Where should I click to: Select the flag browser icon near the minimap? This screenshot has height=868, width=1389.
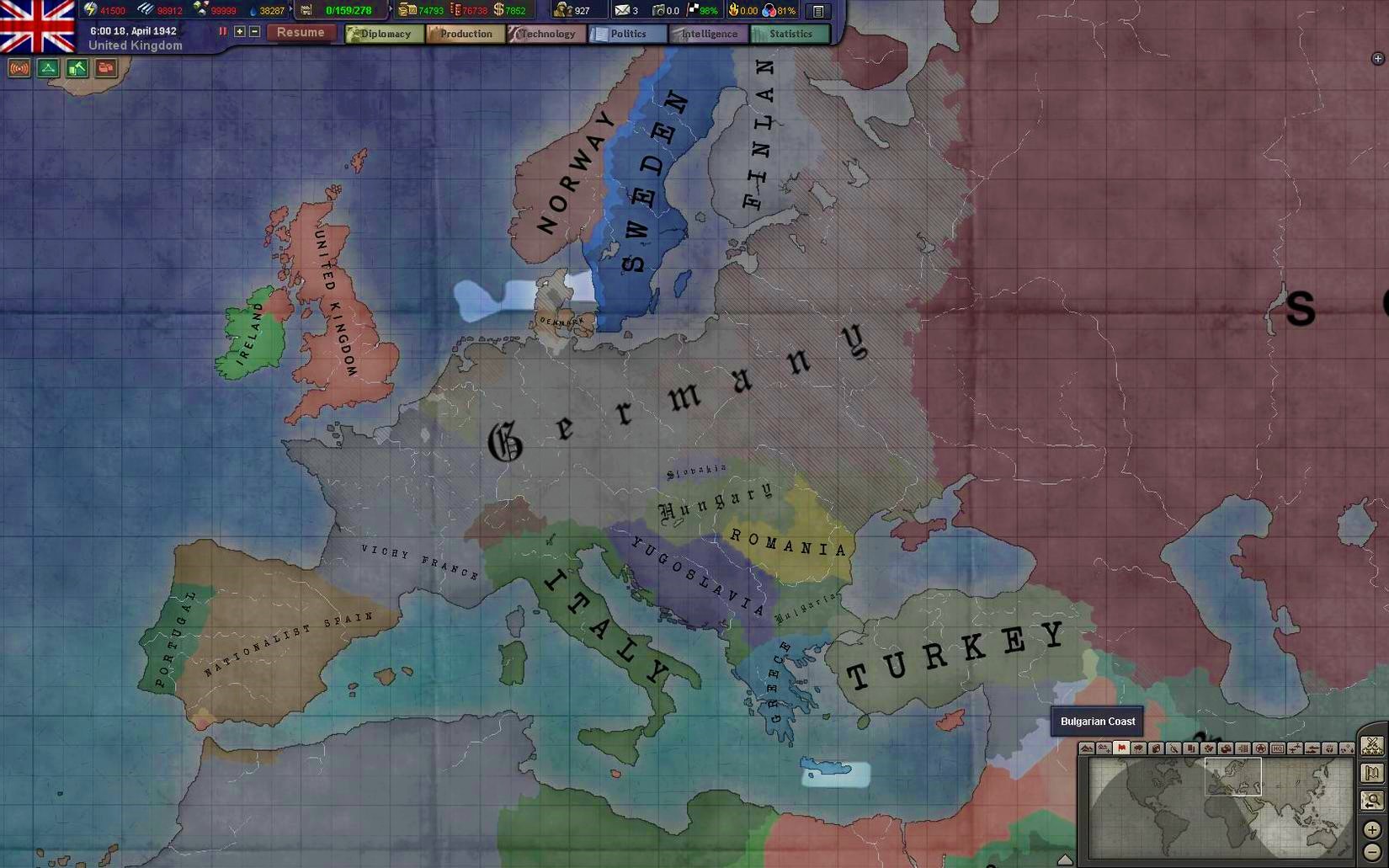(x=1370, y=775)
